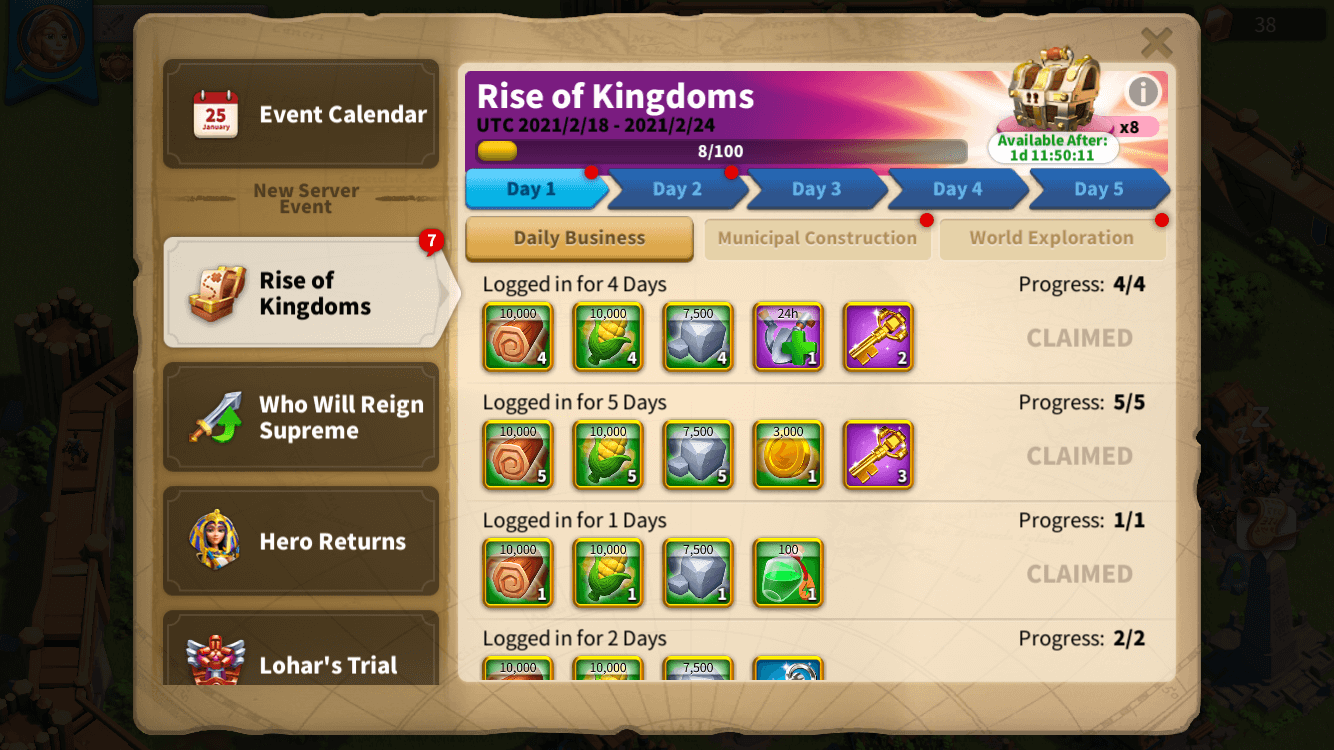
Task: Open Who Will Reign Supreme event
Action: pyautogui.click(x=301, y=416)
